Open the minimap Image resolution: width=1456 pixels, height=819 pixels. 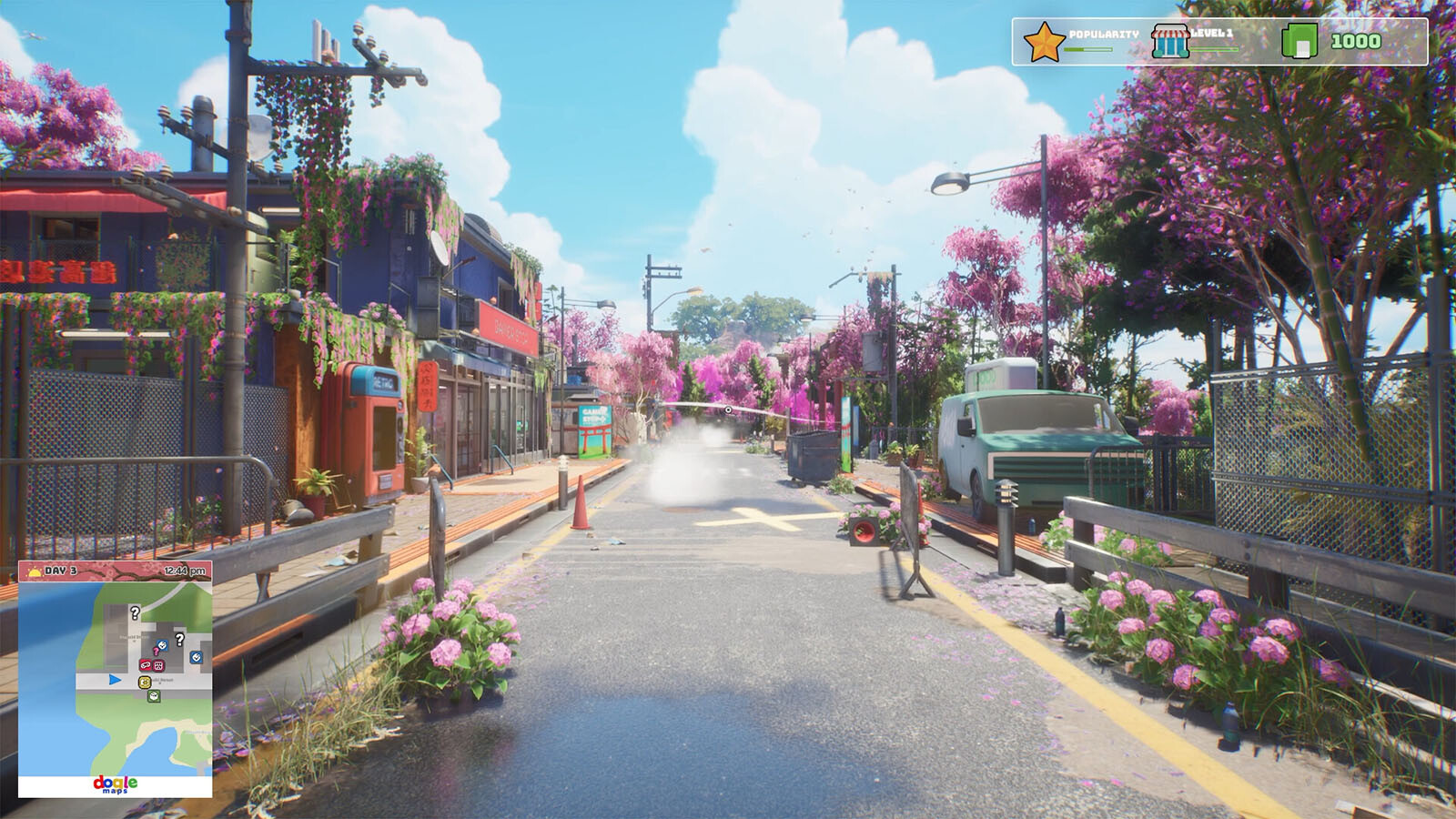[x=116, y=679]
